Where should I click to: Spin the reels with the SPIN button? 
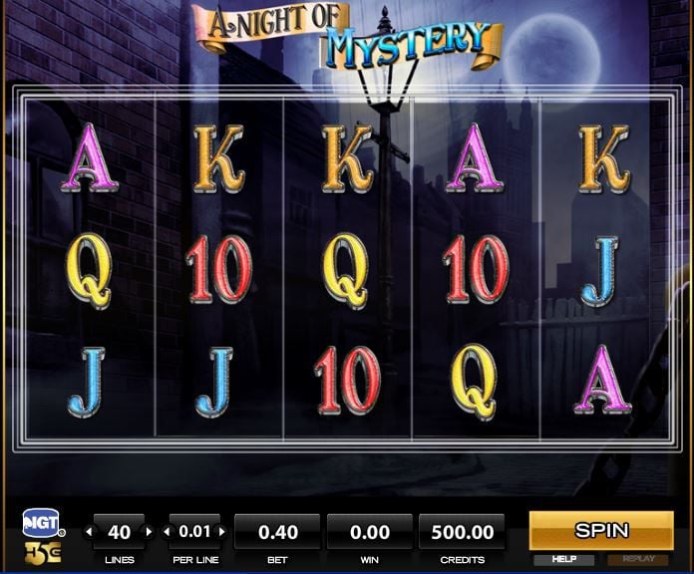pyautogui.click(x=601, y=530)
